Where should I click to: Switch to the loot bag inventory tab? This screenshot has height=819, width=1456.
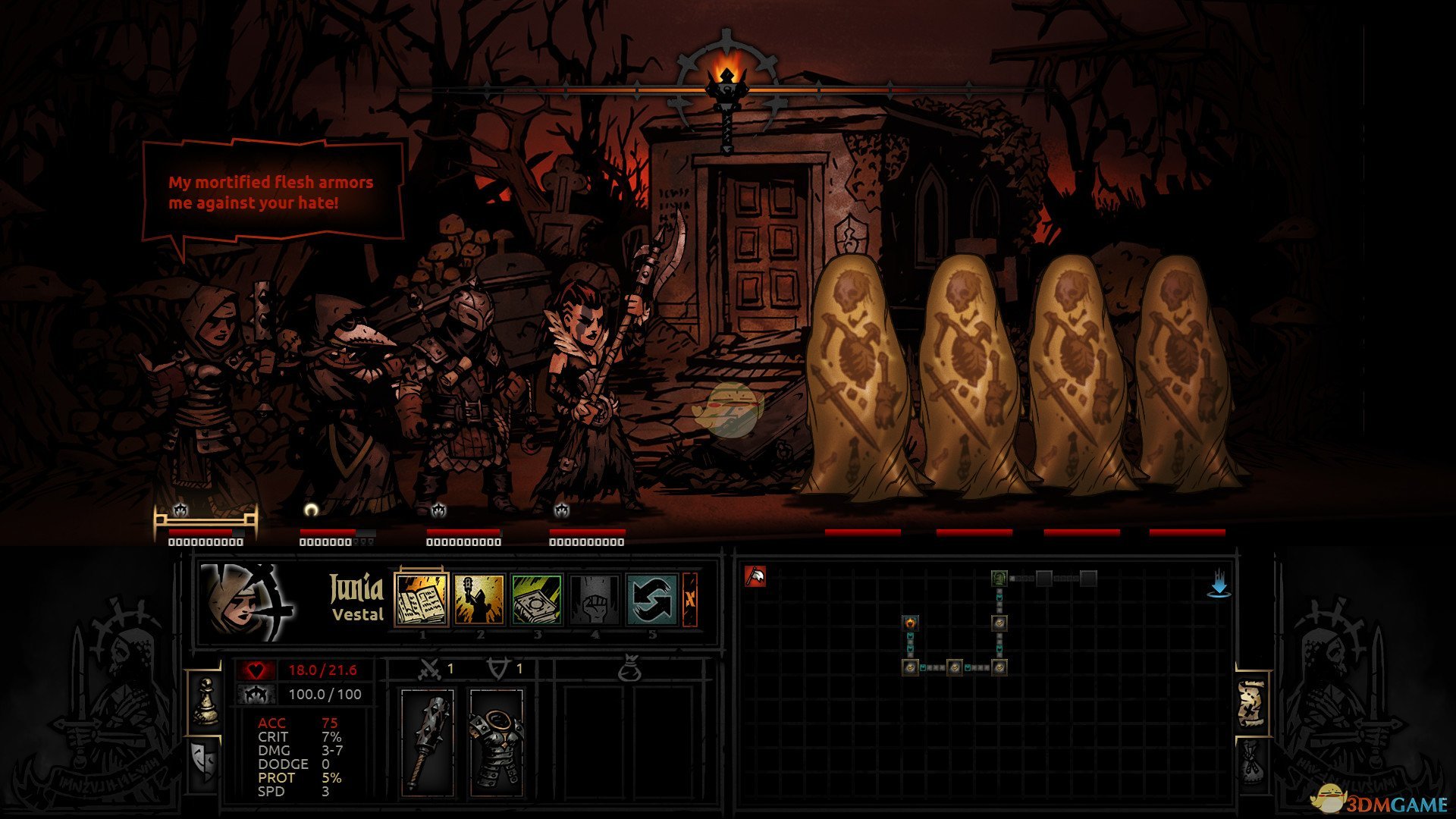(1251, 762)
